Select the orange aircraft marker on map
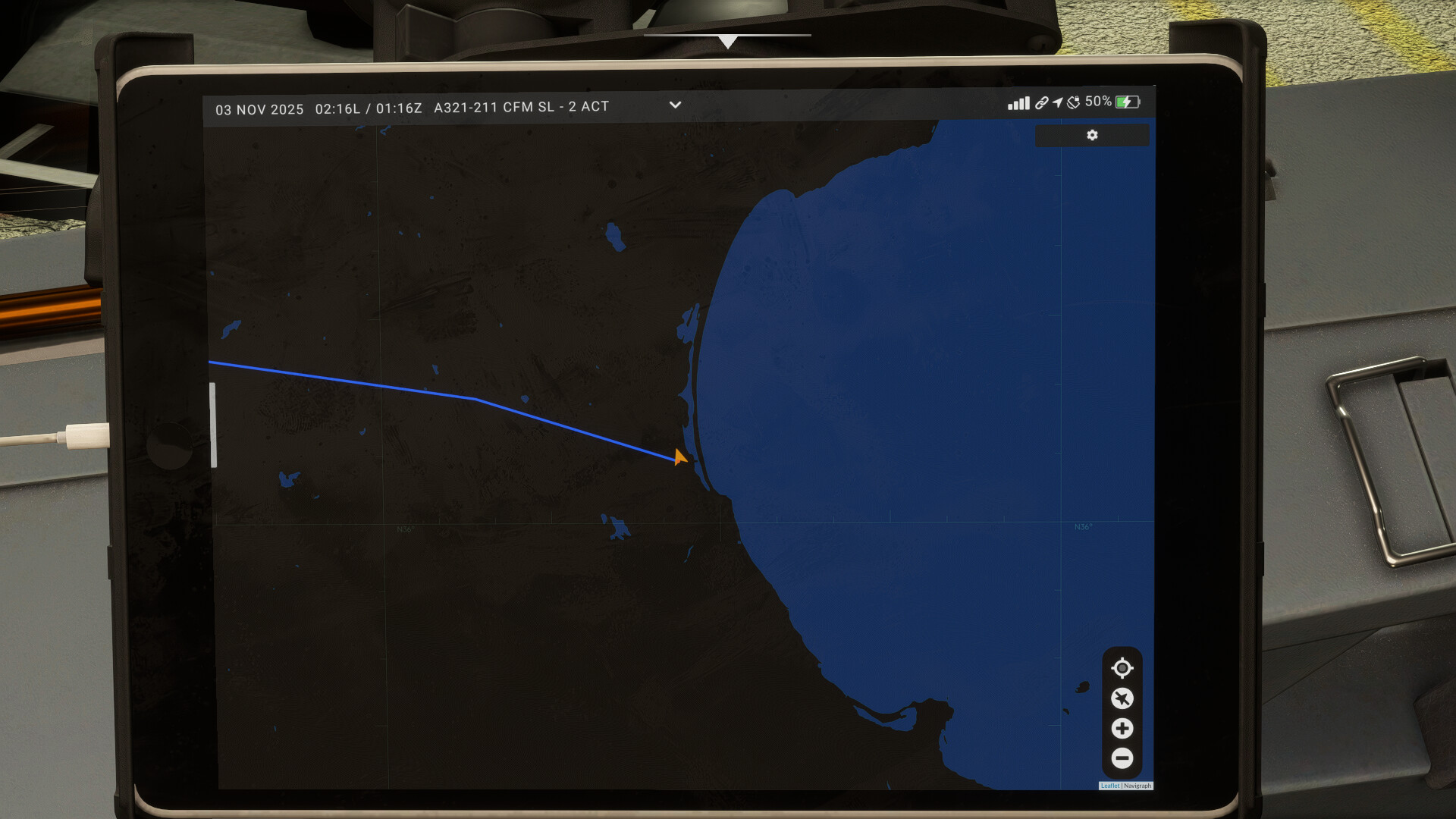 pos(679,457)
